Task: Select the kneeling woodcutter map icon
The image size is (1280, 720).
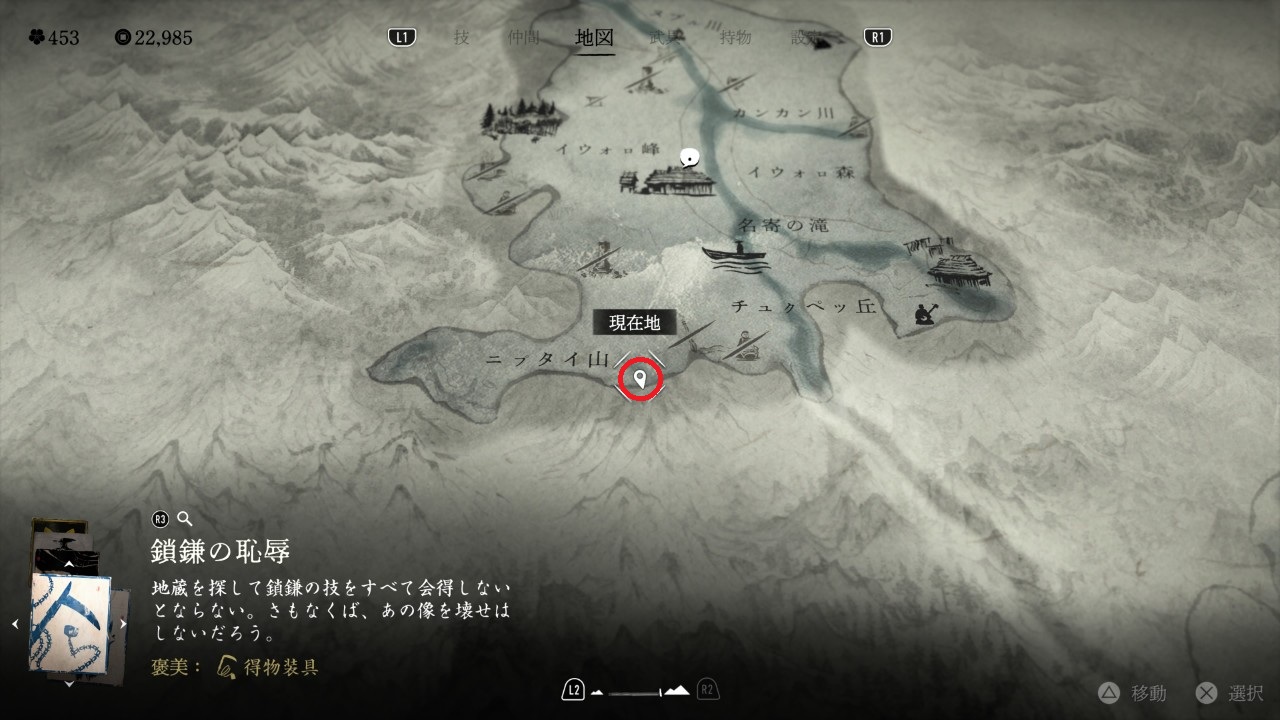Action: [925, 313]
